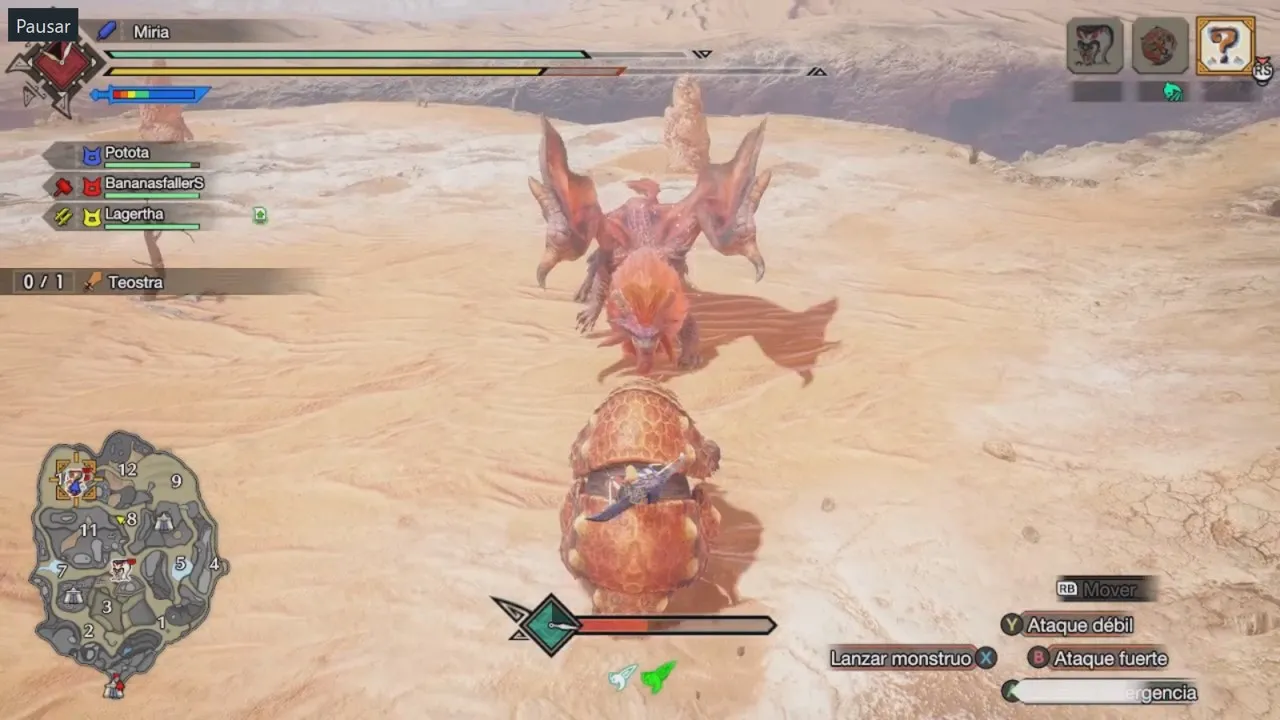Viewport: 1280px width, 720px height.
Task: Select Lagertha in the party list
Action: [x=133, y=214]
